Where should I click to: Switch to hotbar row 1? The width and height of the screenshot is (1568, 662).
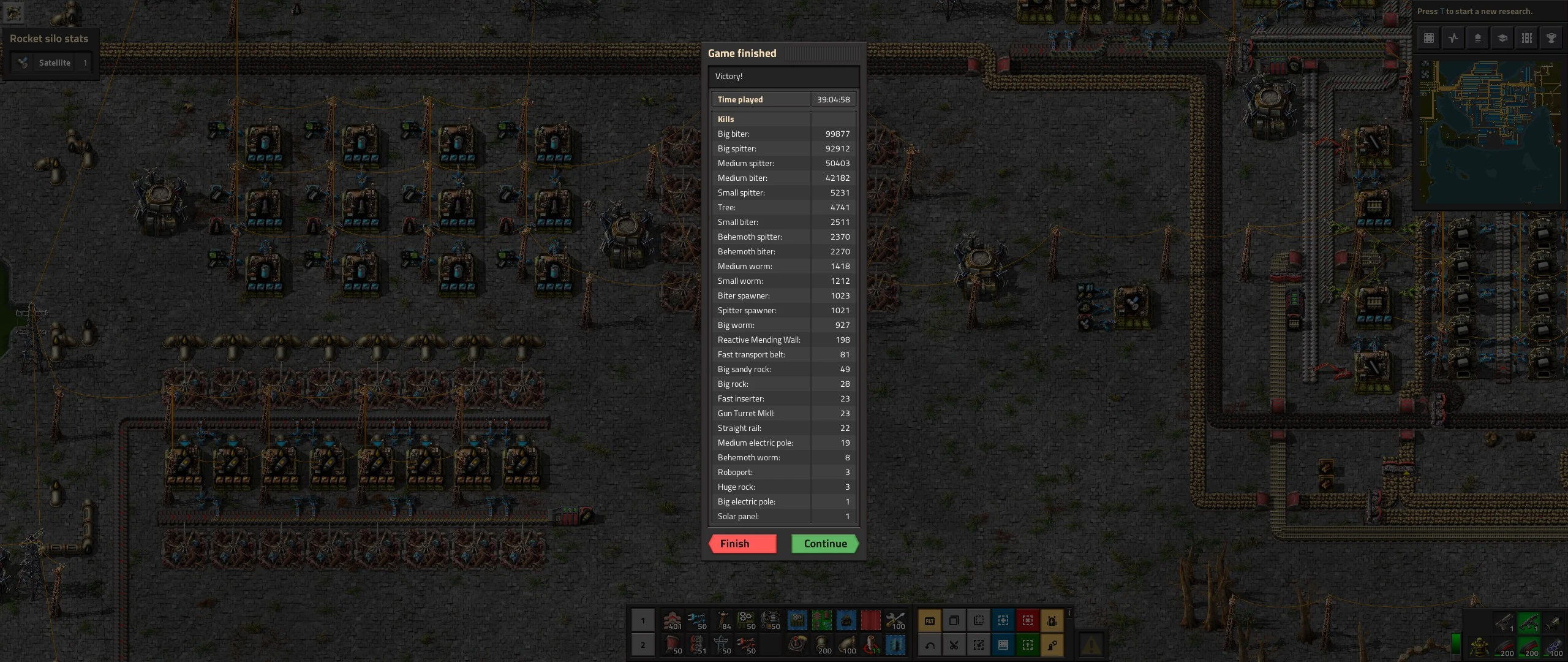pyautogui.click(x=643, y=621)
